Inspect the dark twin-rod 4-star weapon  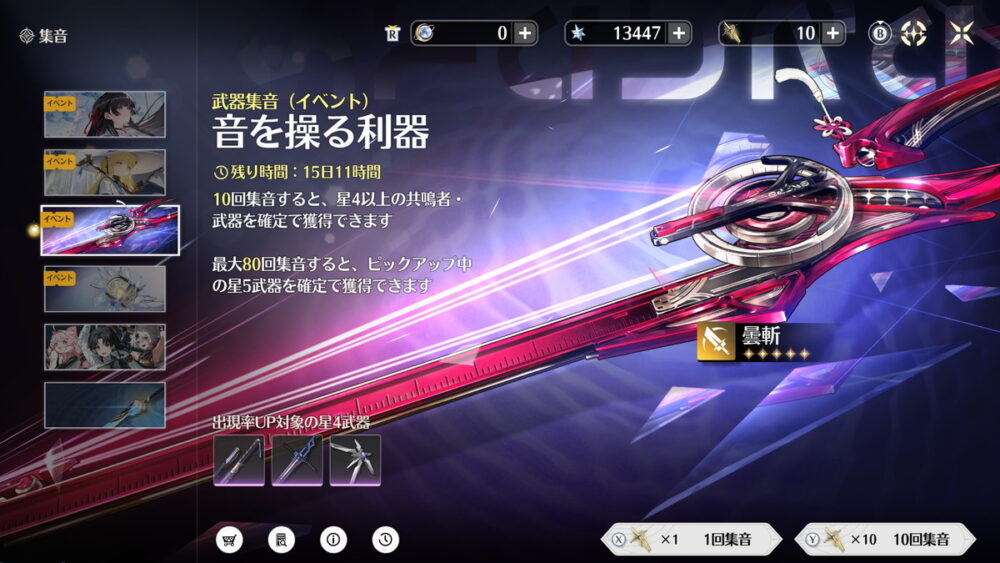(x=239, y=460)
